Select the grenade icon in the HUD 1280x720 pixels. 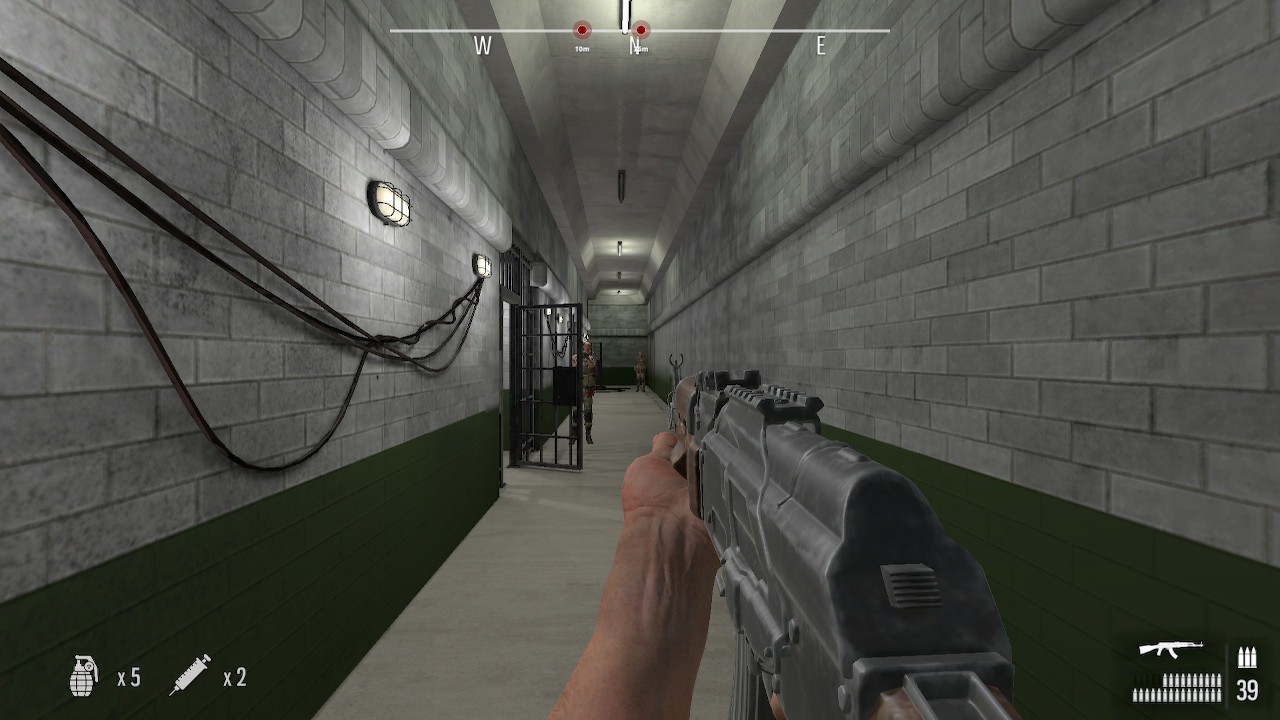pos(85,674)
